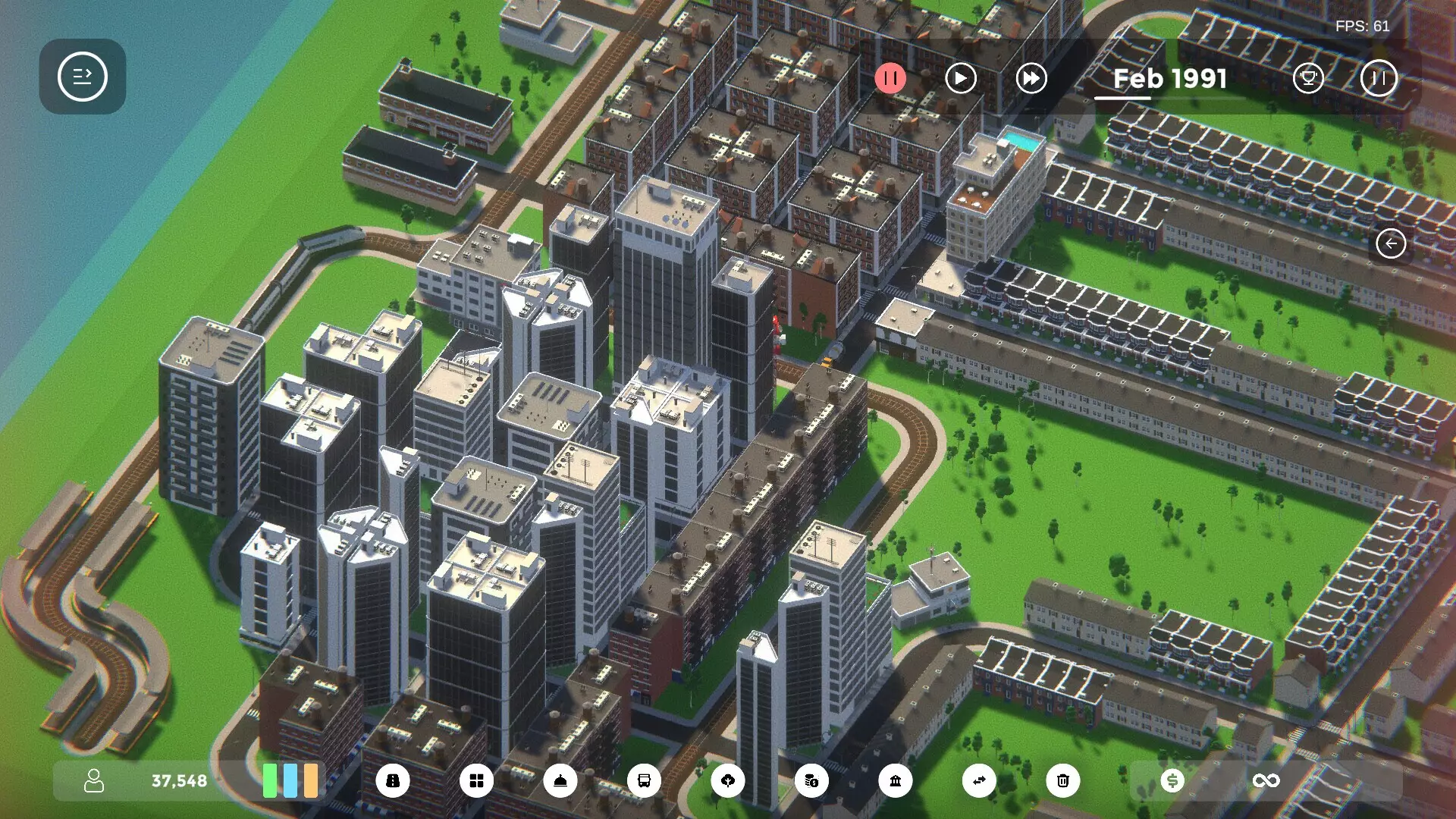
Task: Resume normal speed with the play button
Action: [x=961, y=78]
